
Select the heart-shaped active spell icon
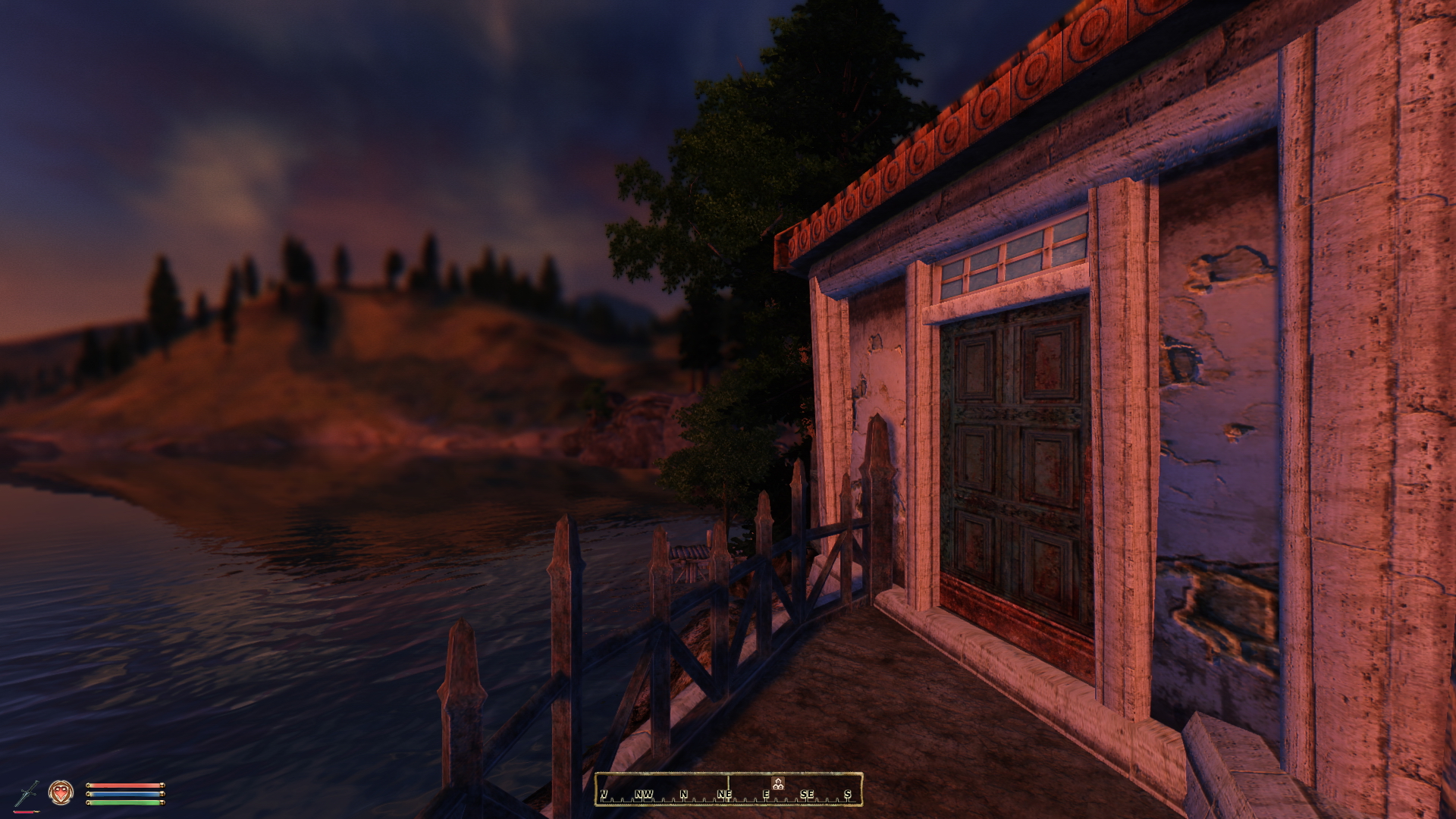click(61, 792)
